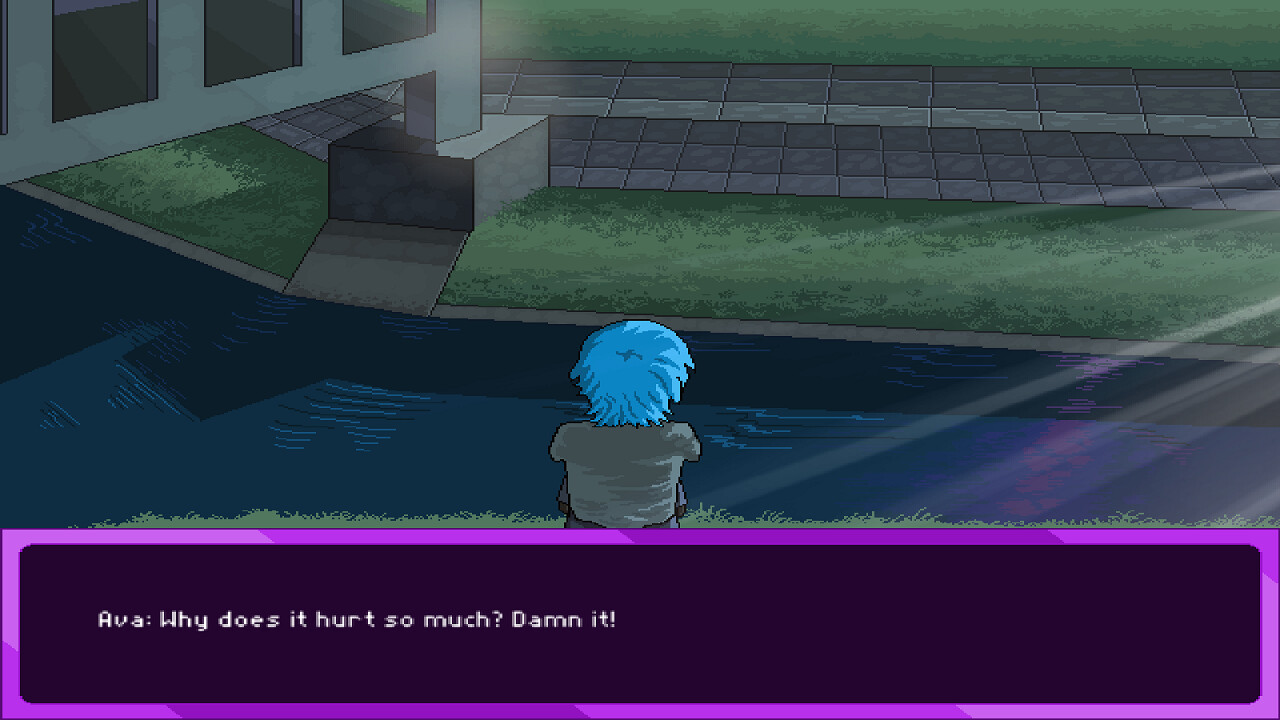The height and width of the screenshot is (720, 1280).
Task: Click Ava's dialogue line about hurting
Action: click(x=380, y=618)
